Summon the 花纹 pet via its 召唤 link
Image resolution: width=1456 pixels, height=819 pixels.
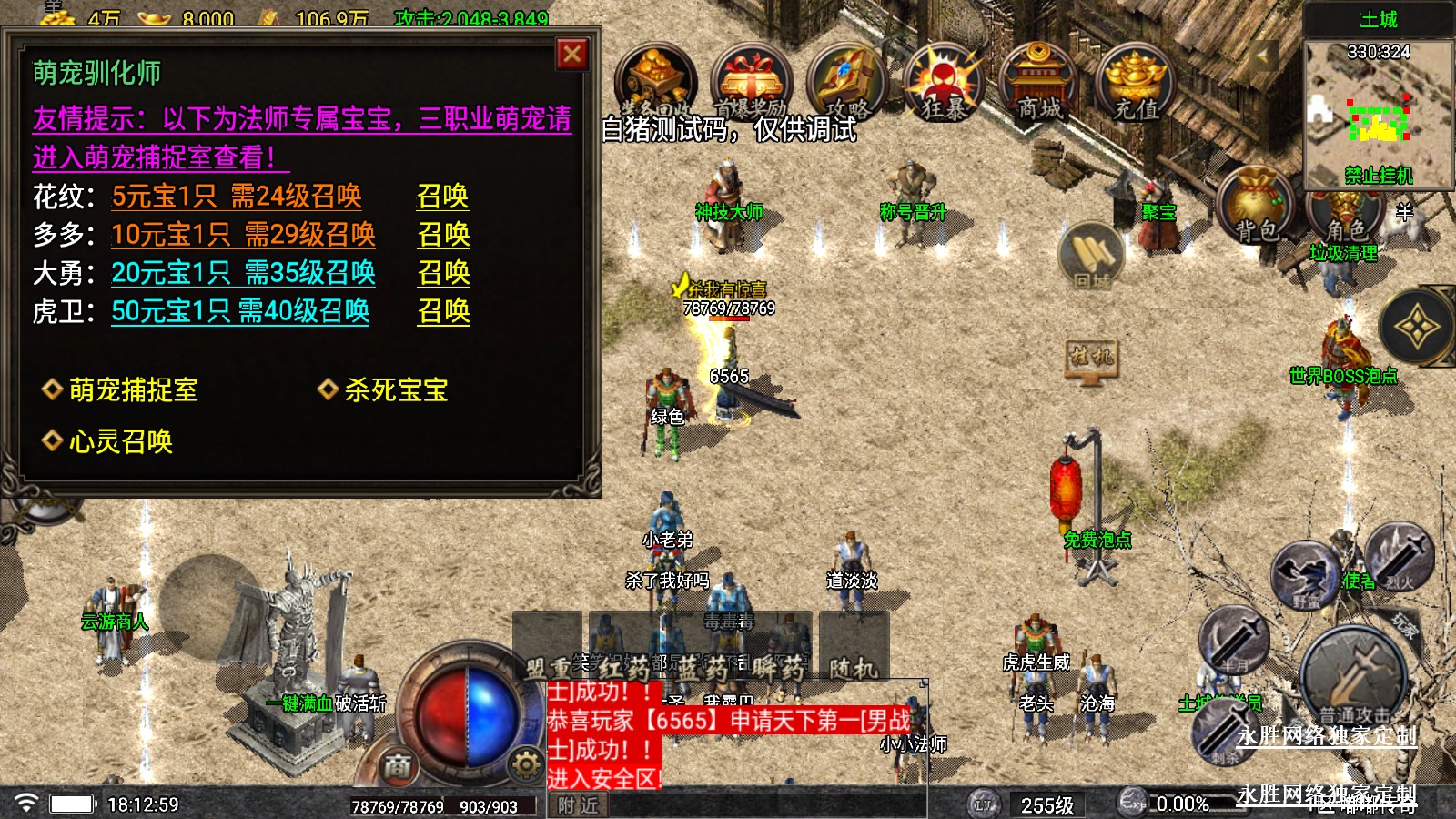click(x=442, y=197)
